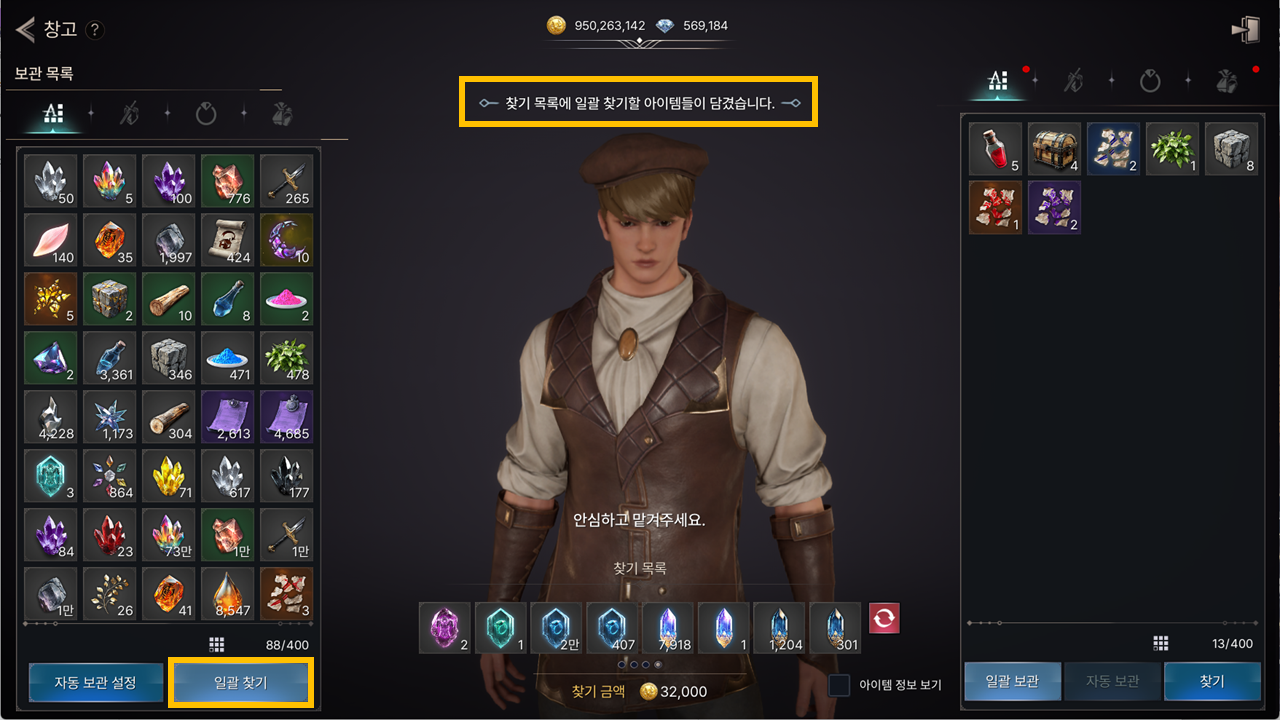Exit through the door icon
This screenshot has height=720, width=1280.
(1245, 30)
